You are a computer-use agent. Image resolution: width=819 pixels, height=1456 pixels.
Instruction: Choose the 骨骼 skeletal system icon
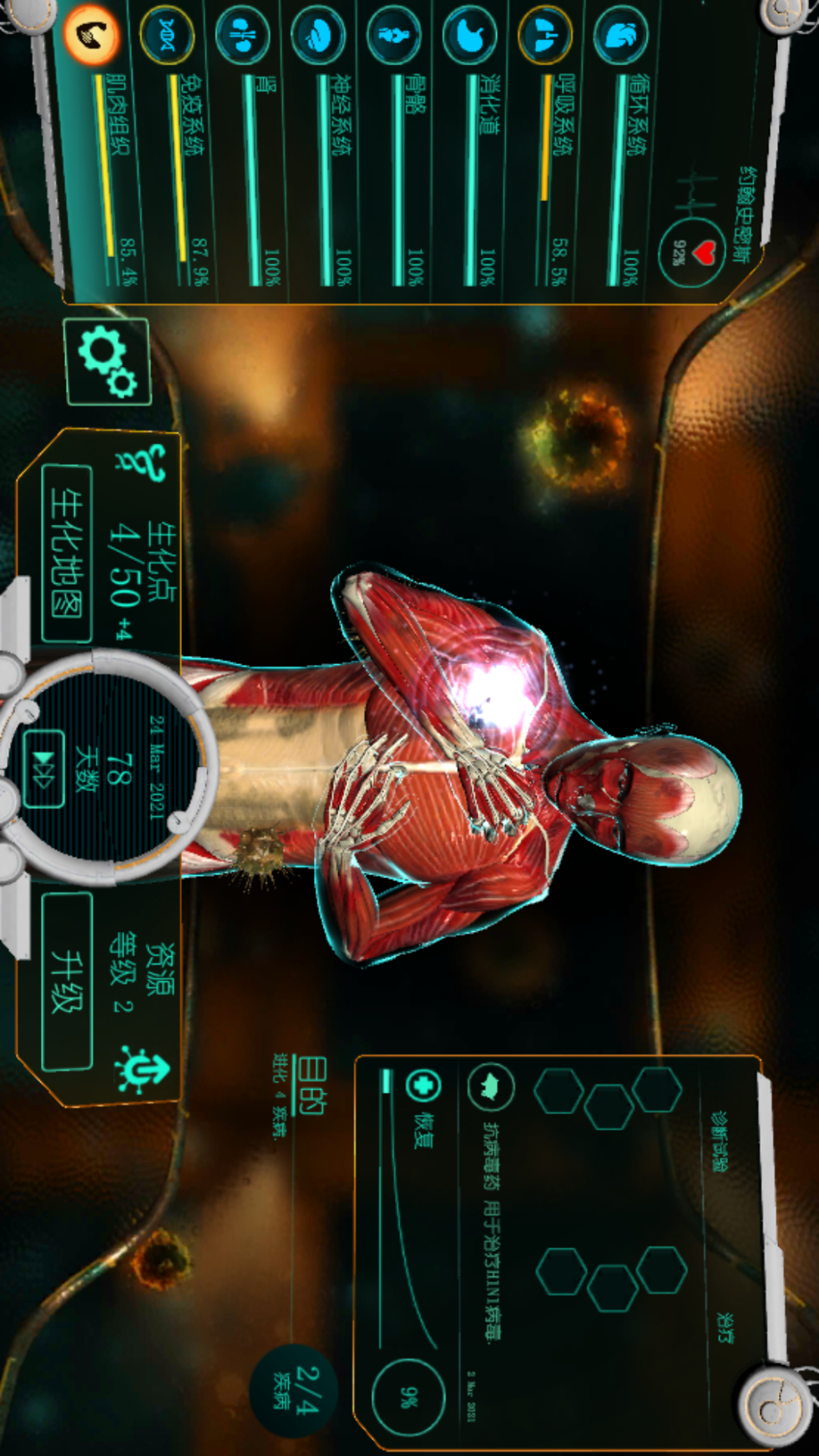pyautogui.click(x=394, y=36)
